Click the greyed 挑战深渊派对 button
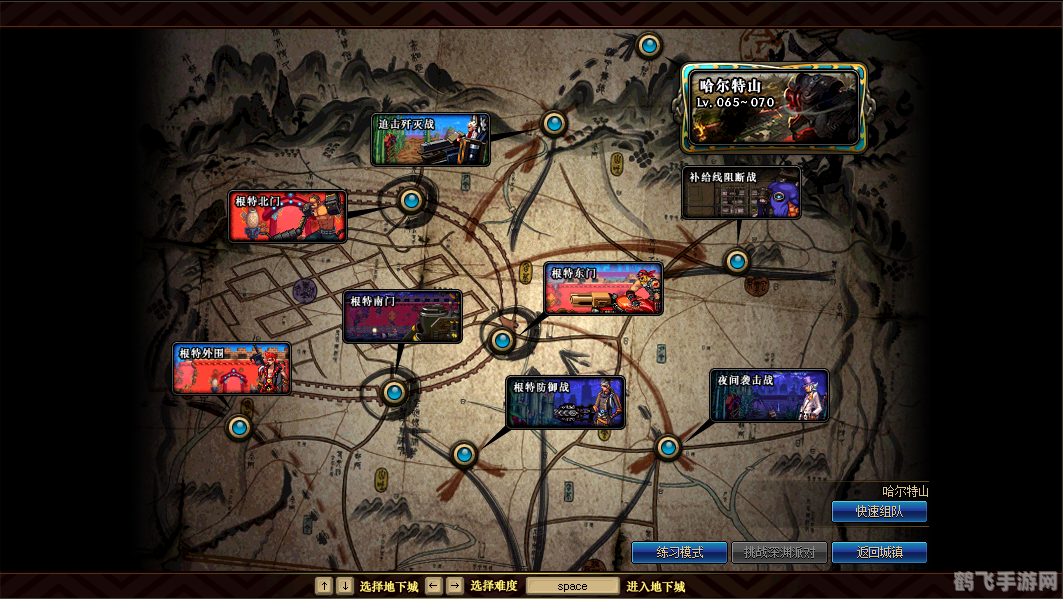This screenshot has width=1063, height=599. 779,552
